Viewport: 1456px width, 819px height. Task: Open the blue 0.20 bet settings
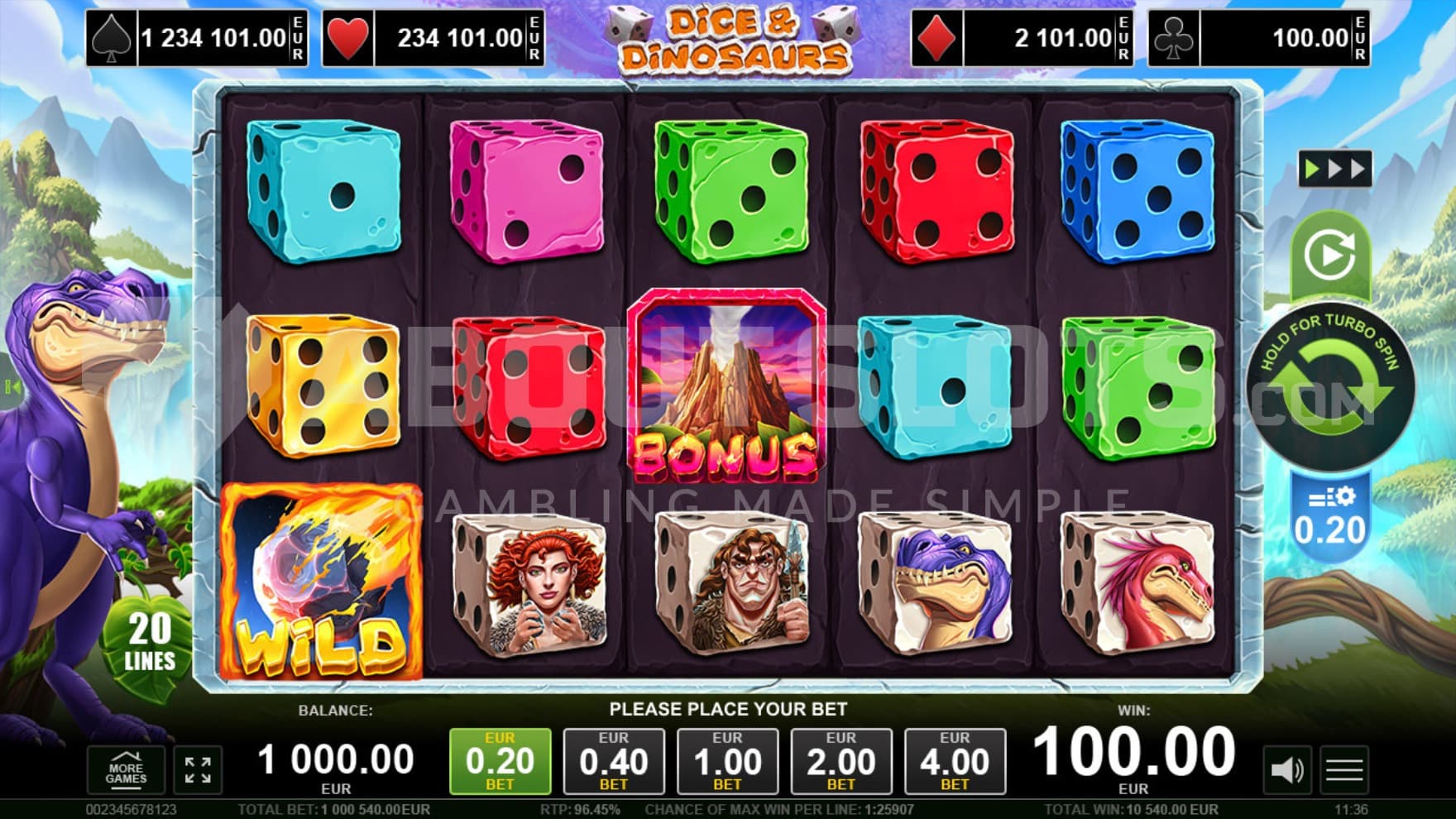click(x=1329, y=517)
